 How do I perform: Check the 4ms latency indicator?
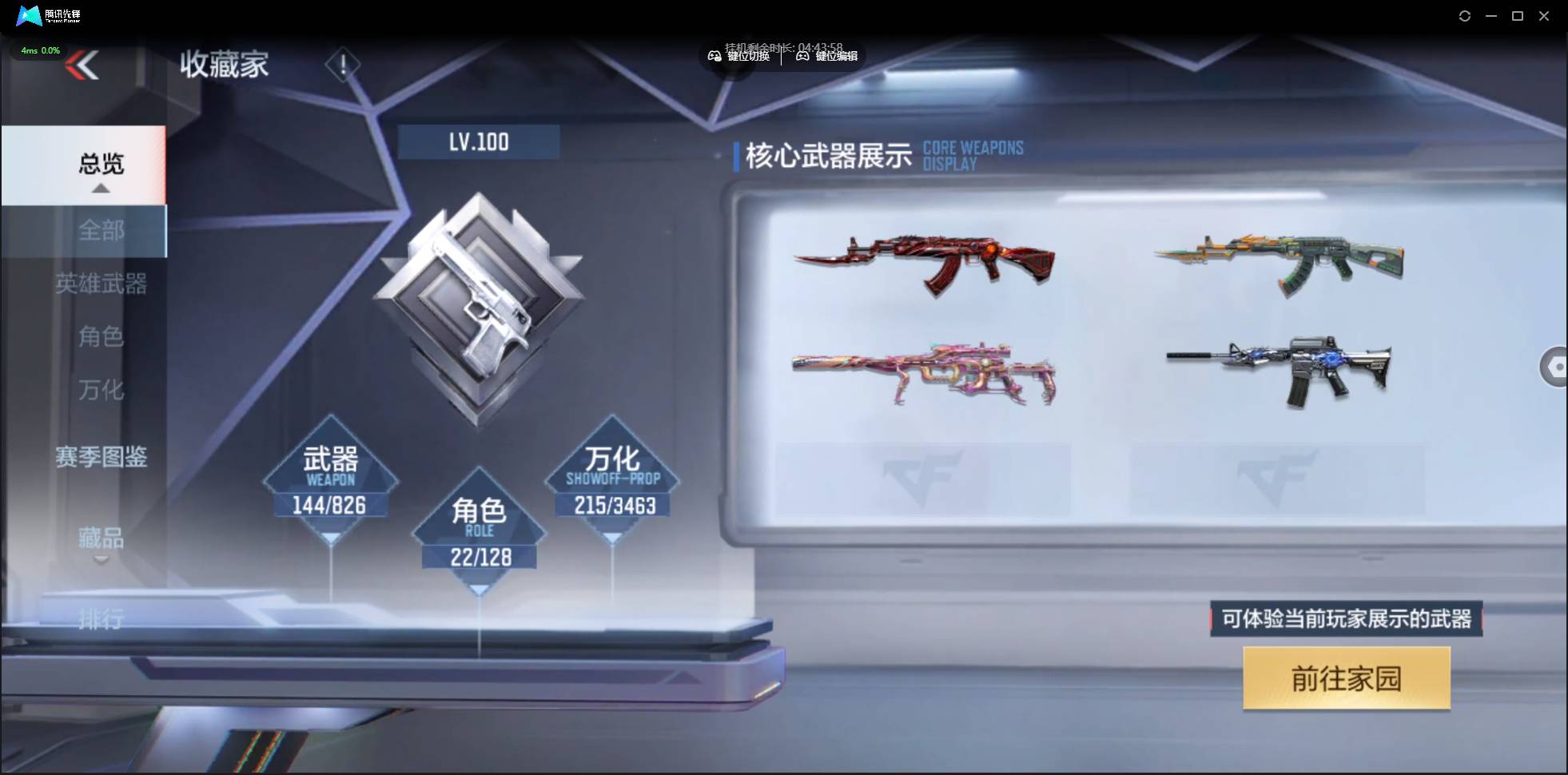[40, 50]
